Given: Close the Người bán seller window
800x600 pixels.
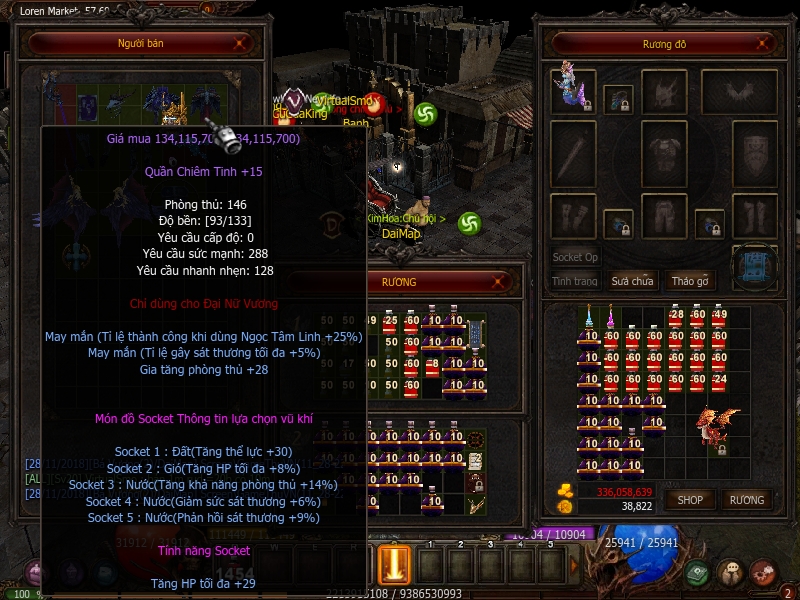Looking at the screenshot, I should 240,43.
